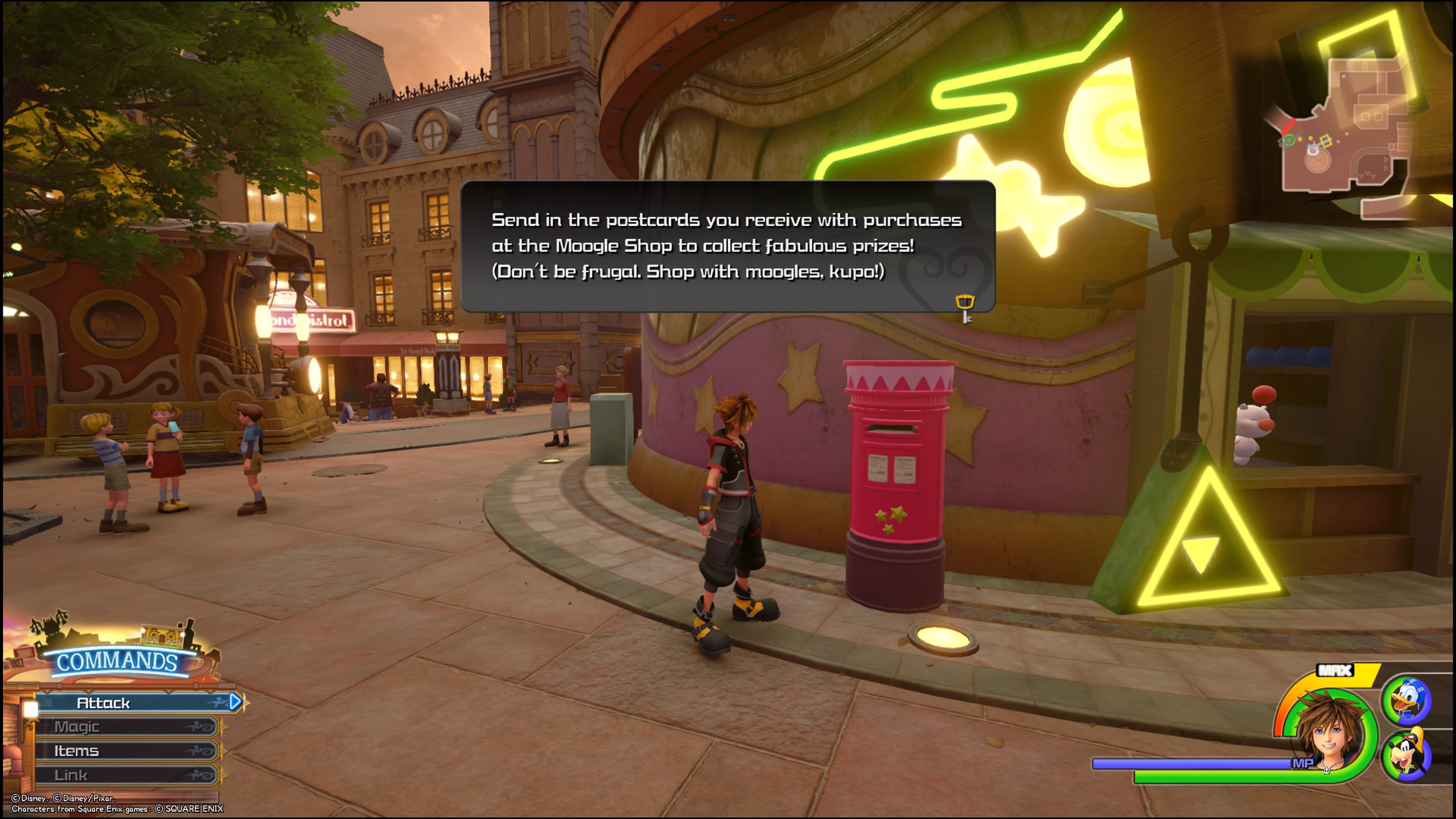Expand the Items command submenu
This screenshot has height=819, width=1456.
point(76,751)
